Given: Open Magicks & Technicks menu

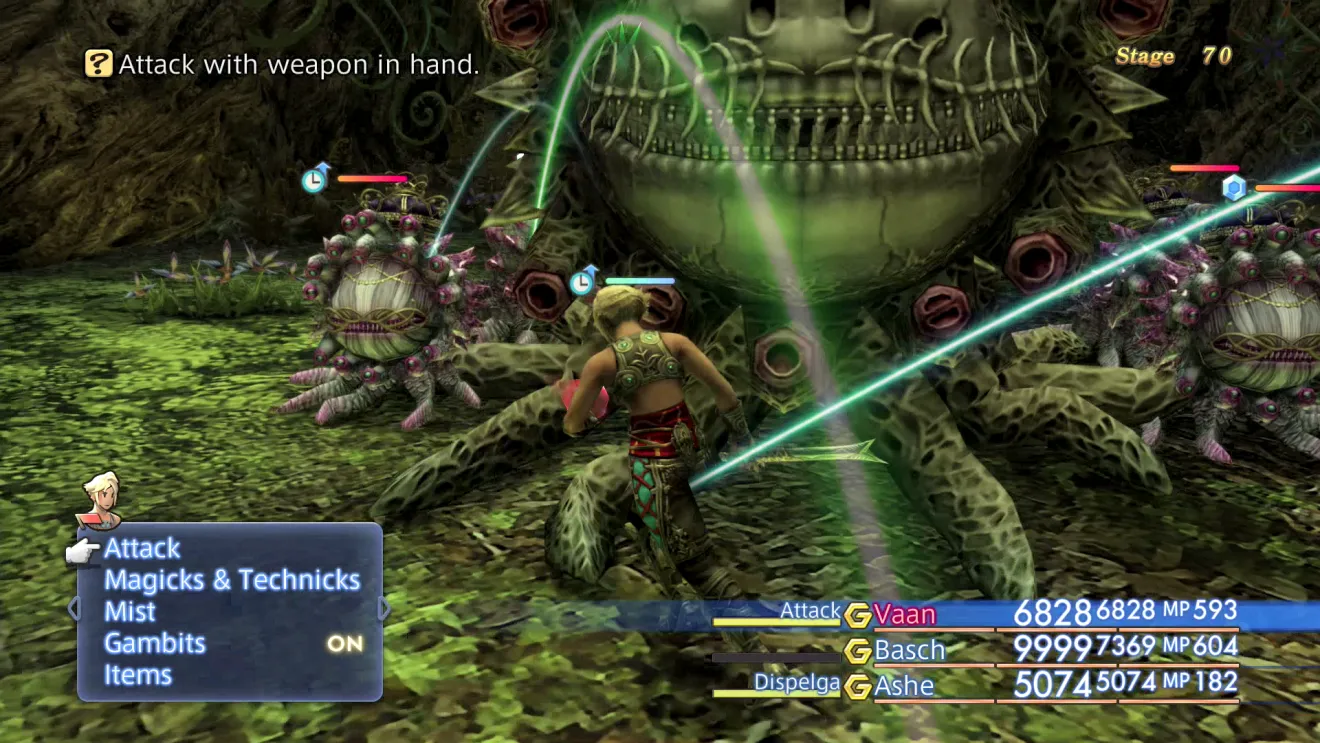Looking at the screenshot, I should [232, 580].
